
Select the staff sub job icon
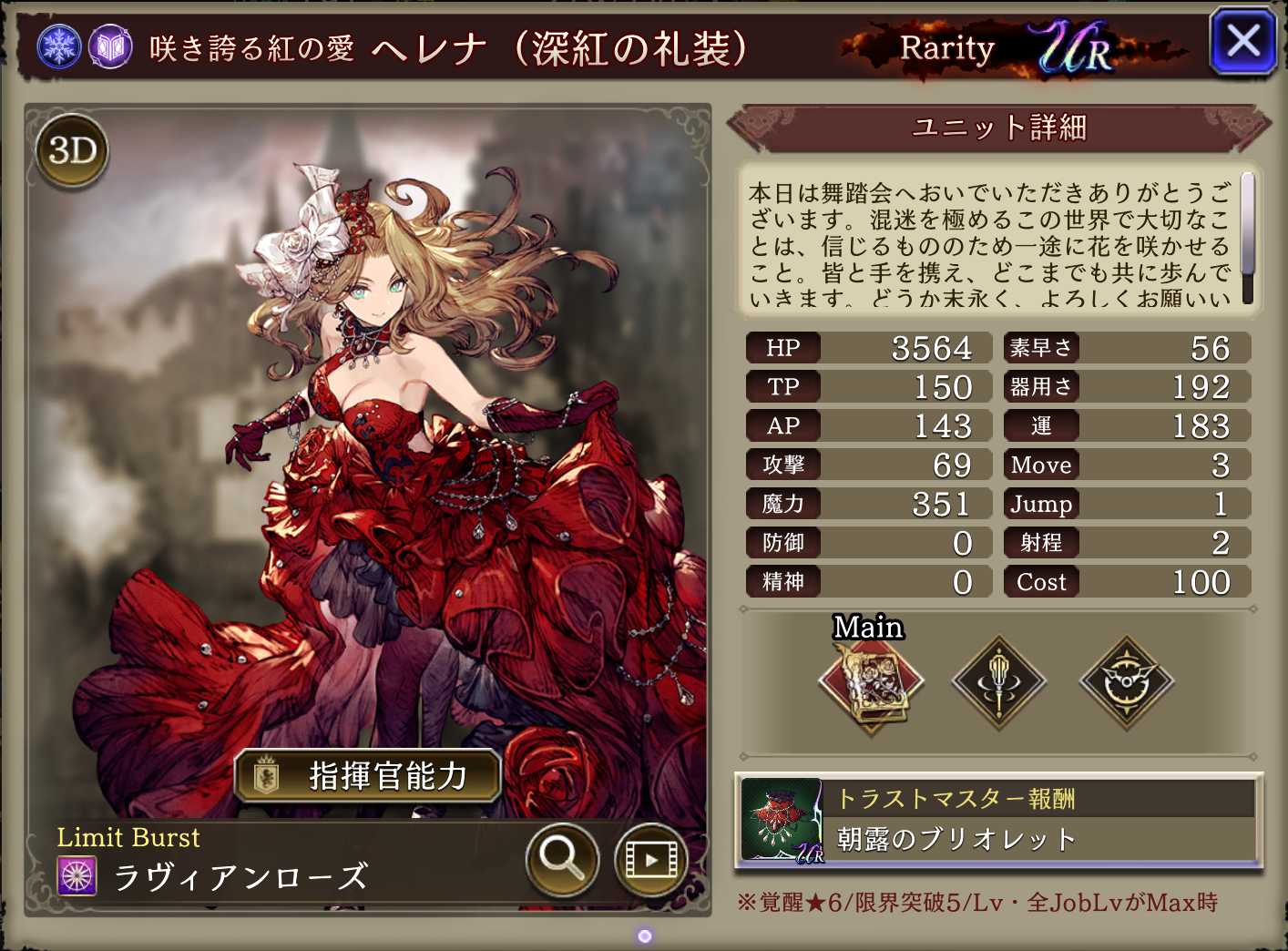point(999,681)
